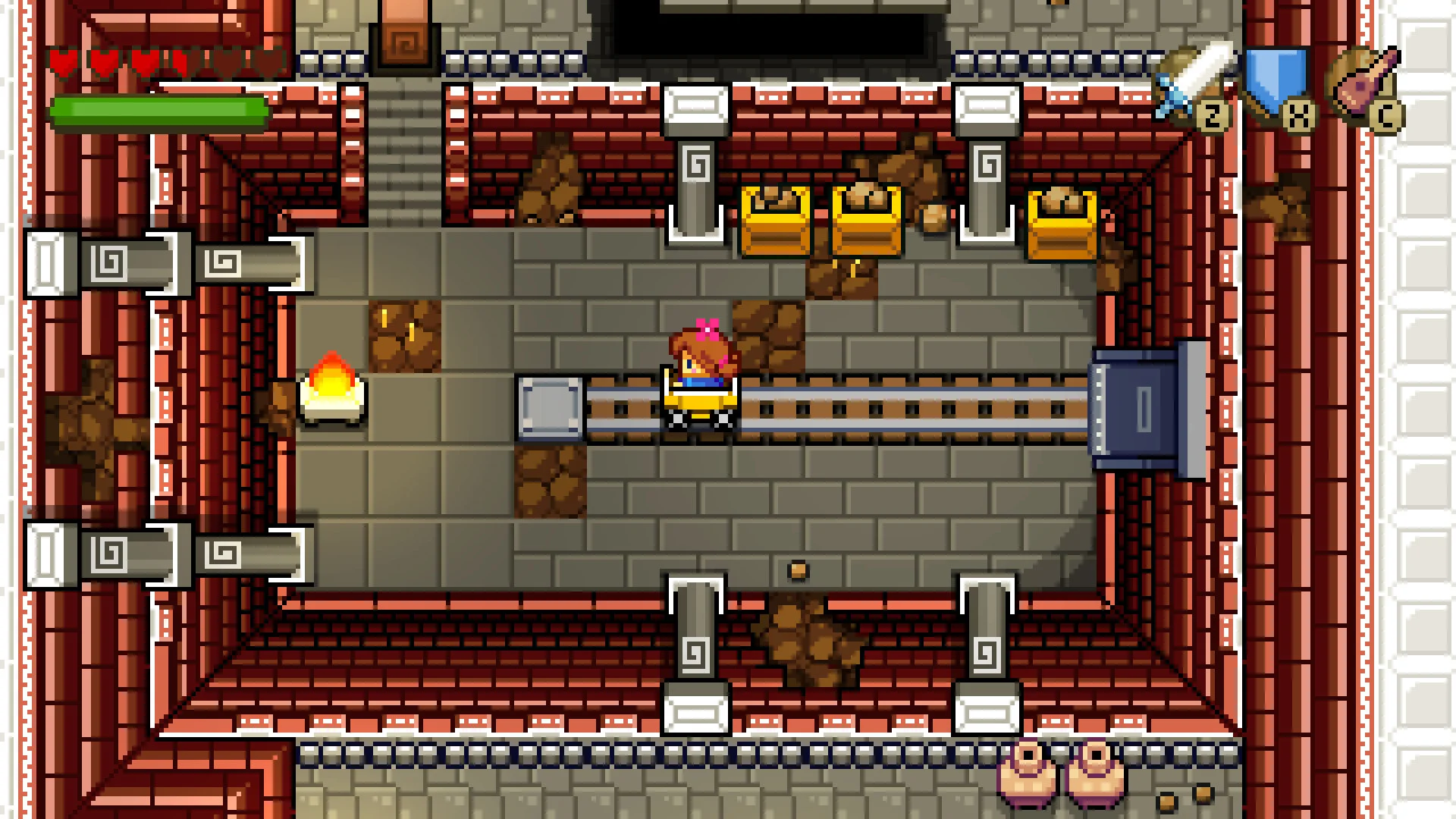
Task: Open the rightmost treasure chest near wall
Action: 1062,224
